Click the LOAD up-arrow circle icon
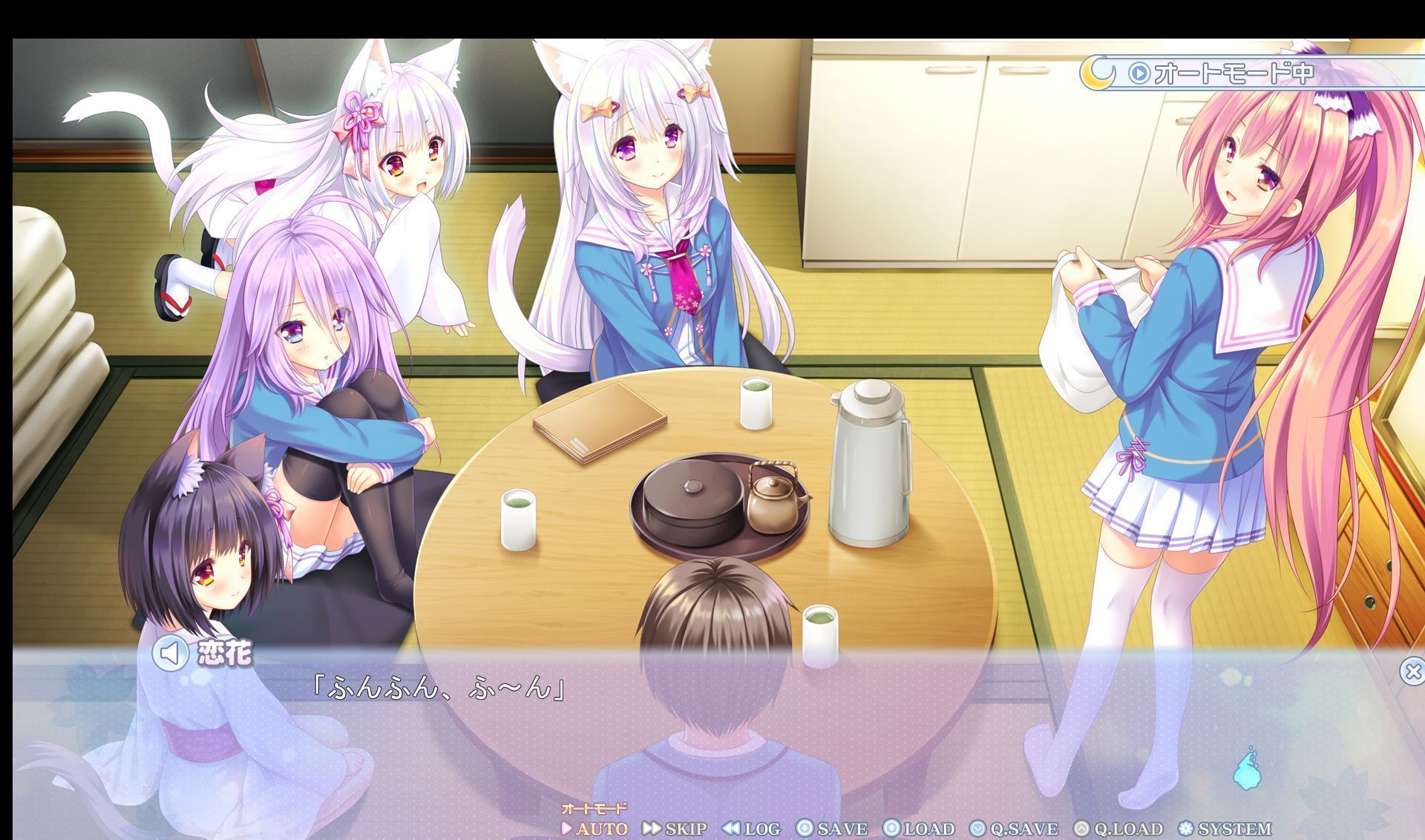Screen dimensions: 1425x840 coord(891,829)
